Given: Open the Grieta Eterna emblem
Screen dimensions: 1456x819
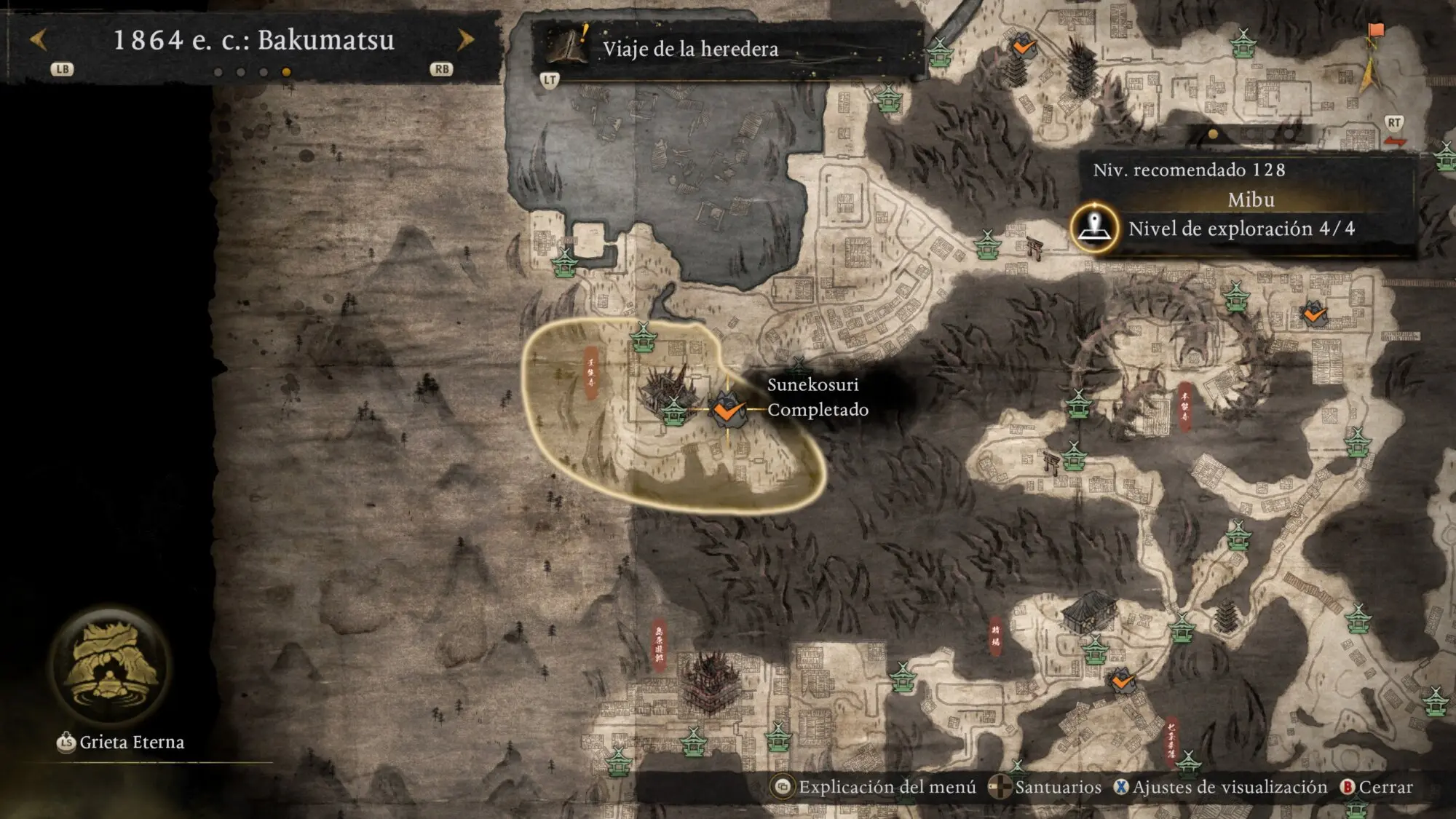Looking at the screenshot, I should coord(110,667).
